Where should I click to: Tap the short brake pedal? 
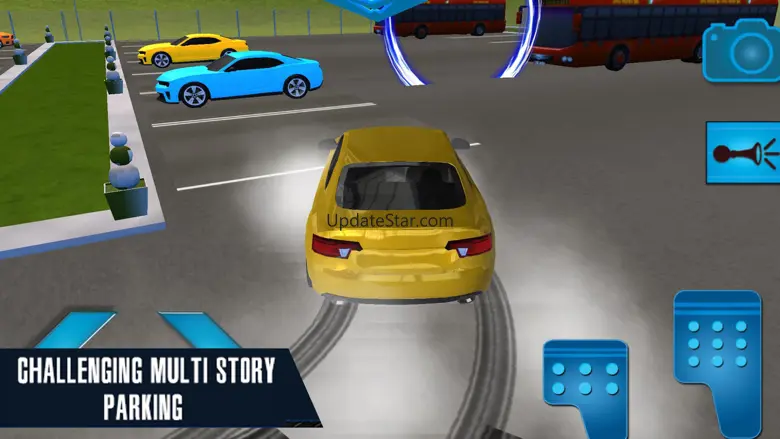pos(586,385)
